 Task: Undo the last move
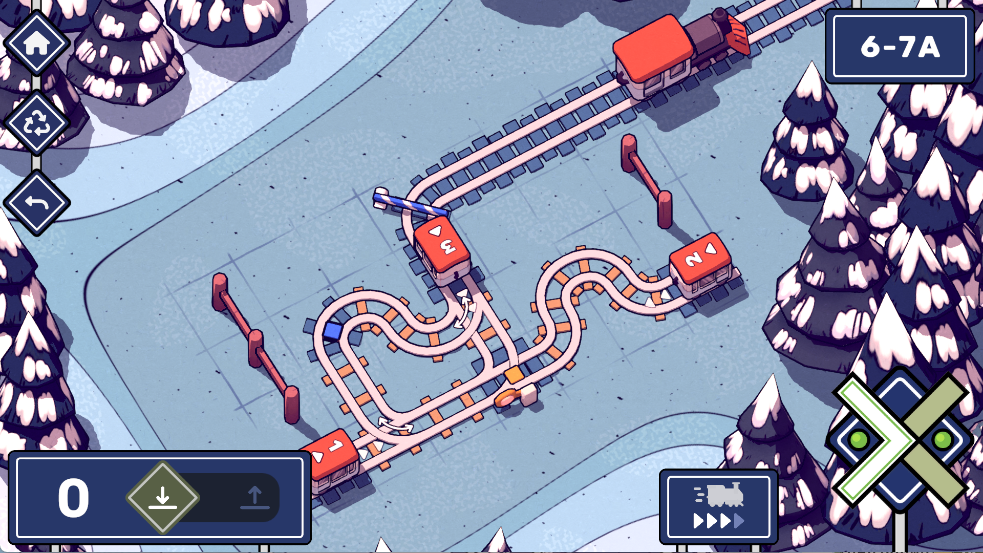[x=37, y=203]
